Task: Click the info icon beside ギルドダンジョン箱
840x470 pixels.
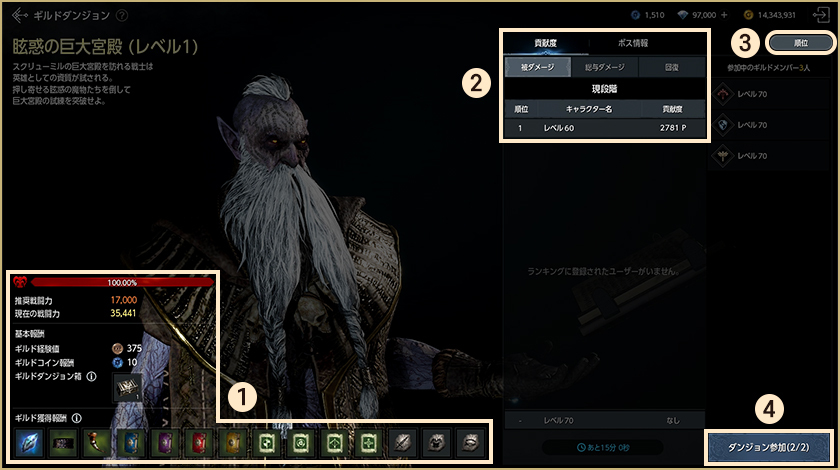Action: pyautogui.click(x=92, y=377)
